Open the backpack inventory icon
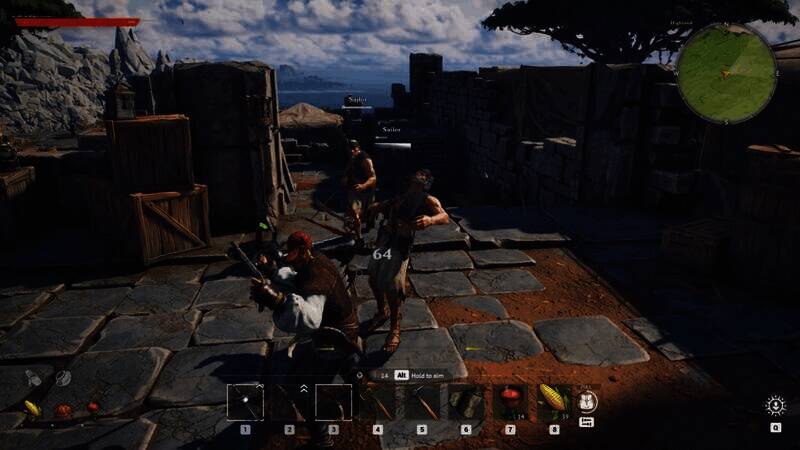 point(587,400)
